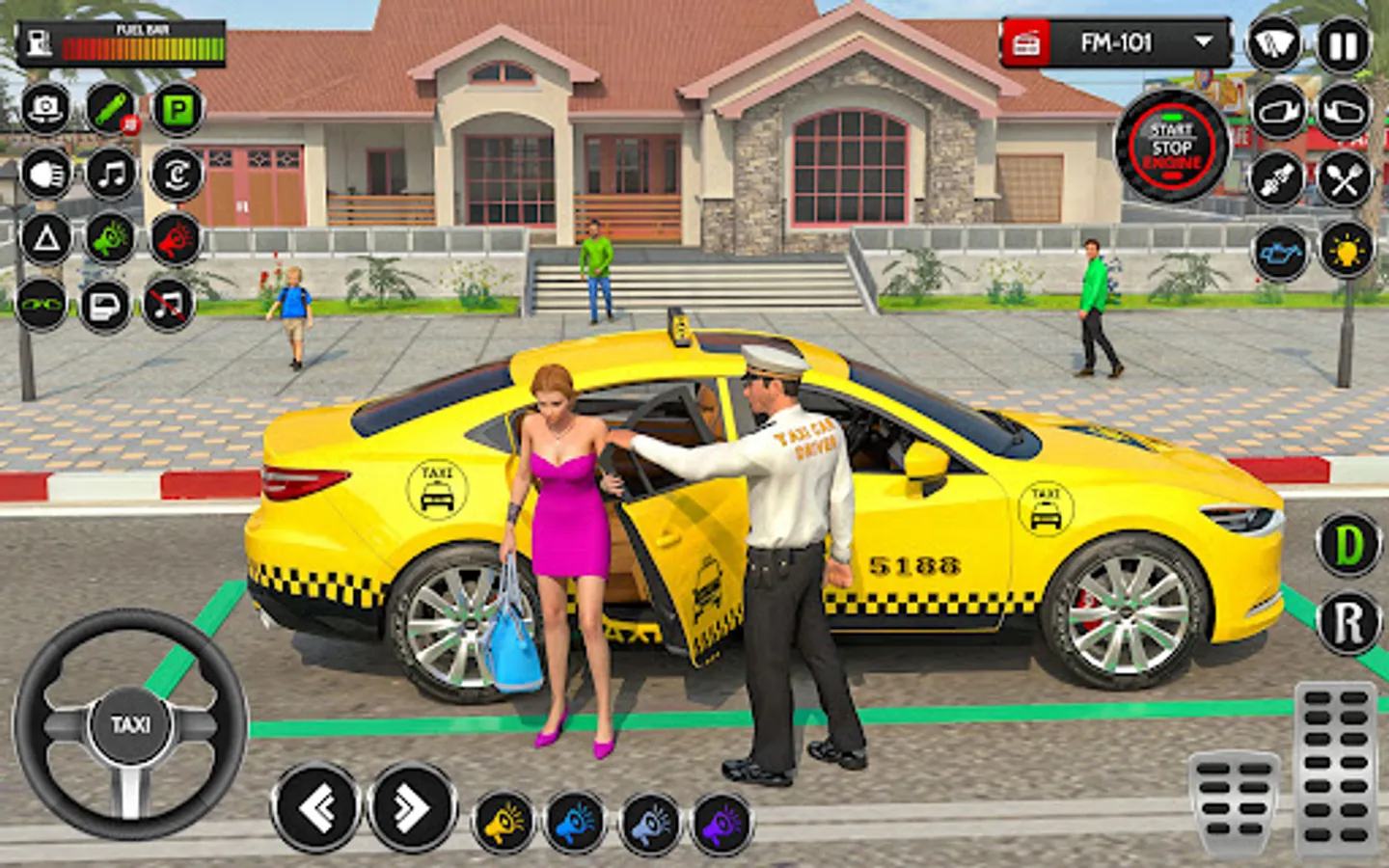Select the food and drink icon
The image size is (1389, 868).
pyautogui.click(x=1343, y=180)
